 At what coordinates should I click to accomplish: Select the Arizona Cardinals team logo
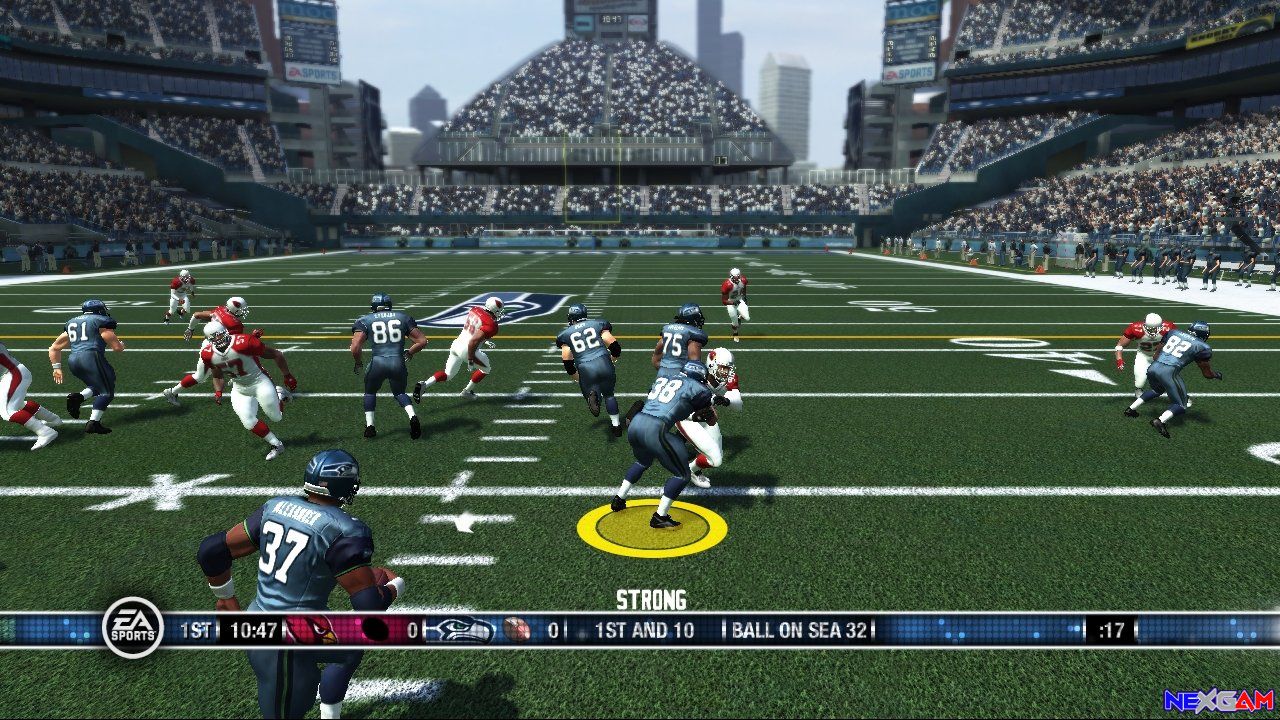[x=312, y=630]
